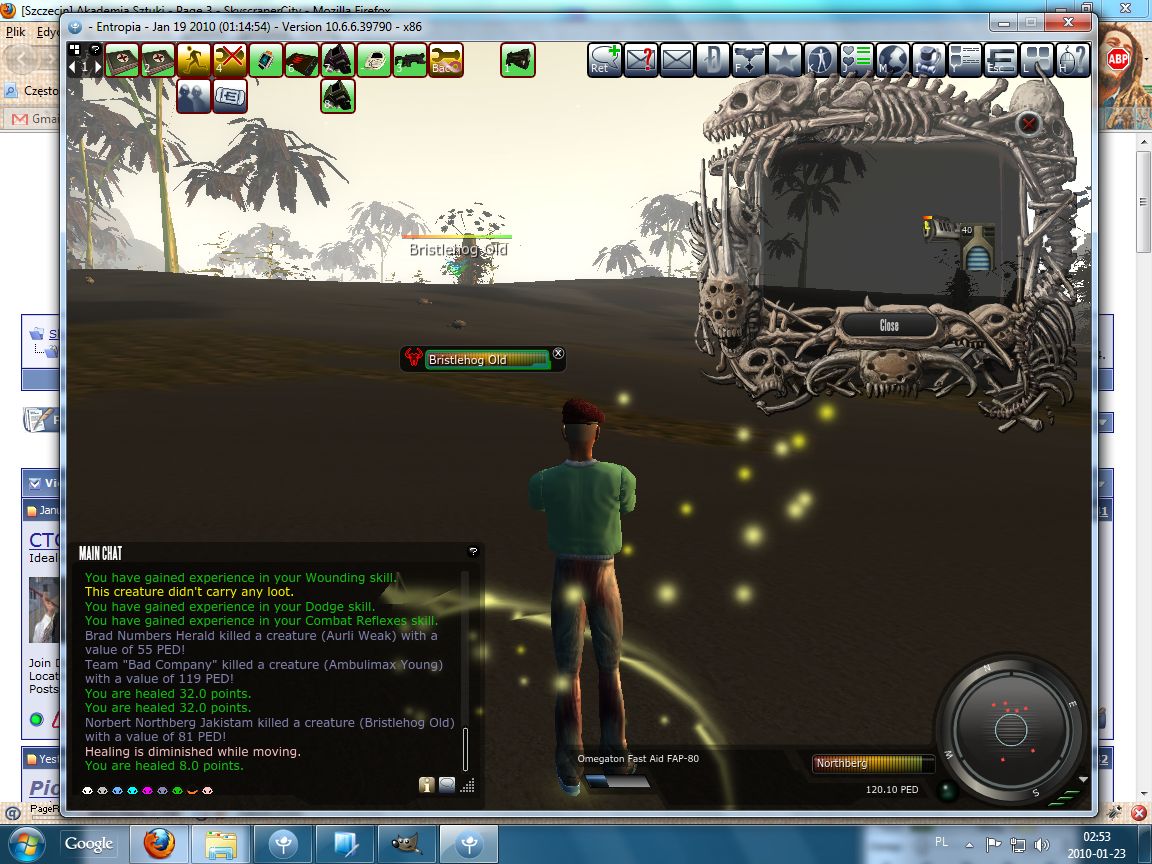
Task: Use the rifle in hotbar slot 3
Action: coord(410,61)
